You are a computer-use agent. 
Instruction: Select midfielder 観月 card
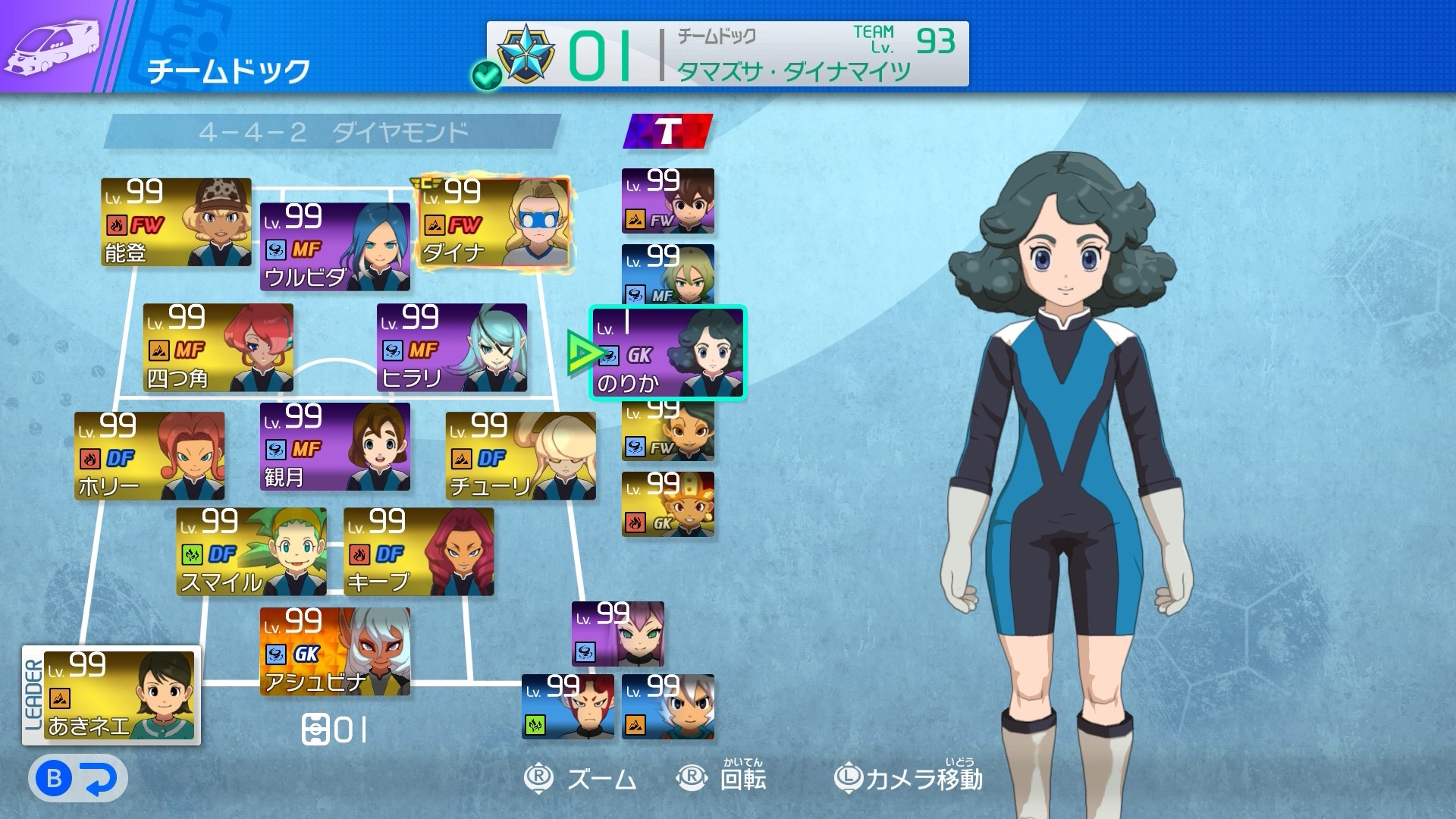coord(334,447)
